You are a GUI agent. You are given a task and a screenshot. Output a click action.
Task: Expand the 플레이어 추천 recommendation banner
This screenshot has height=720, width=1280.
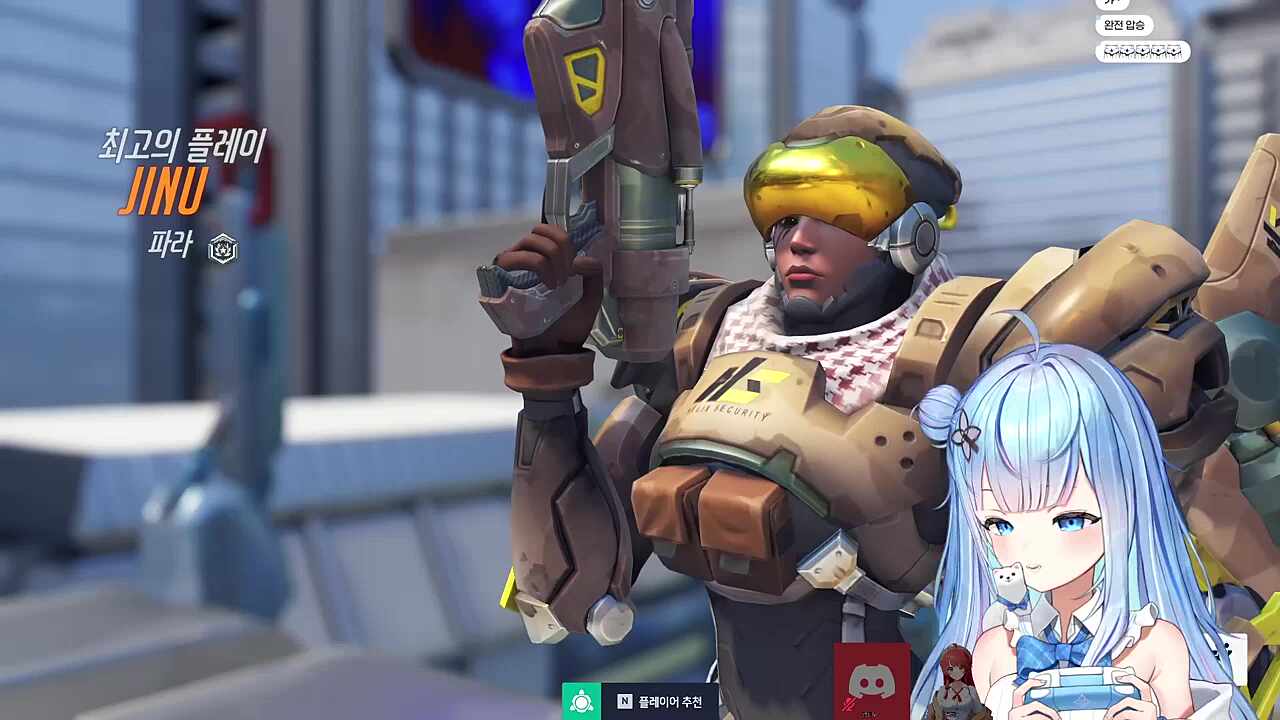tap(650, 701)
